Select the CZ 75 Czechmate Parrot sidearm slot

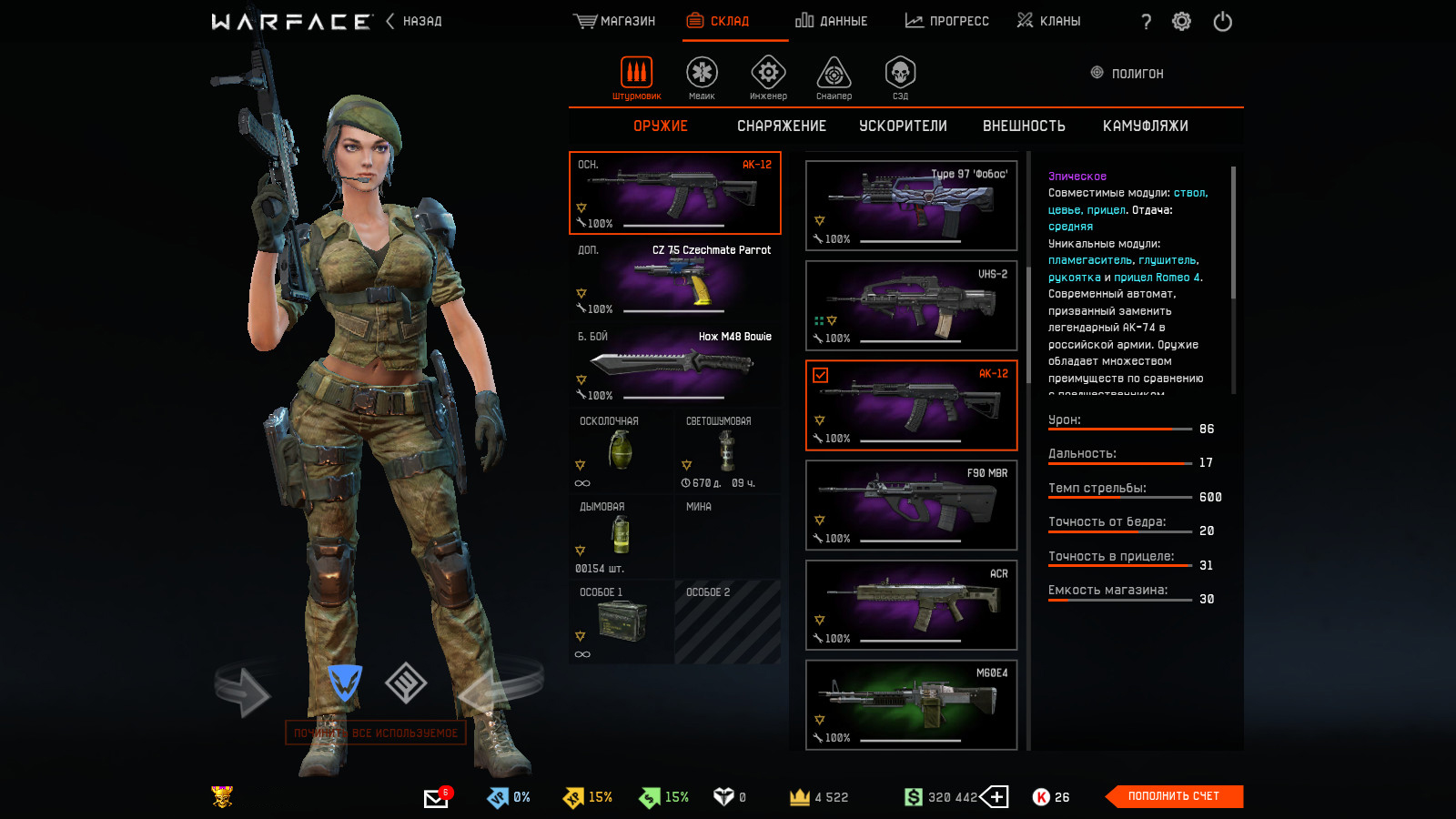pyautogui.click(x=675, y=278)
